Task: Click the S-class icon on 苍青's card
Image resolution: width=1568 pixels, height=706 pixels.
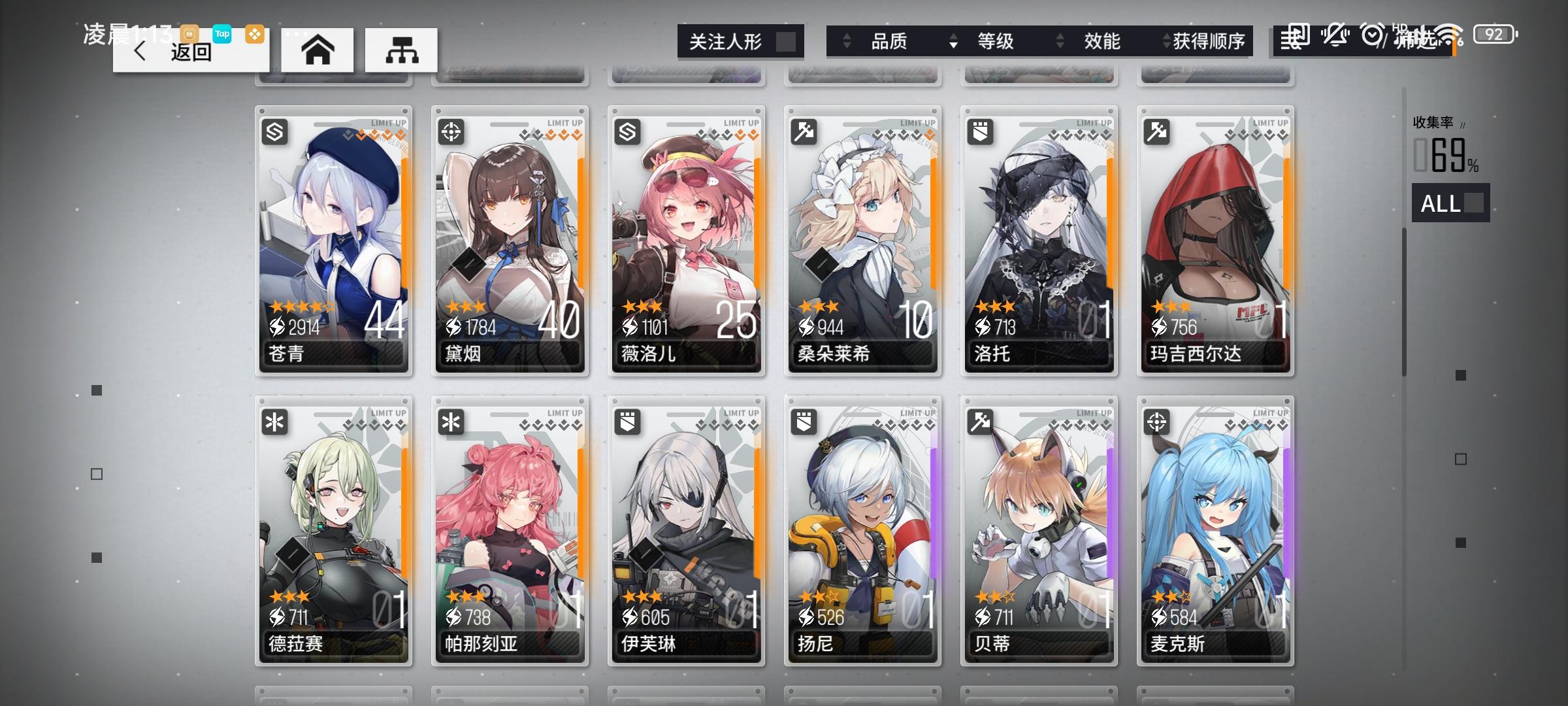Action: coord(275,131)
